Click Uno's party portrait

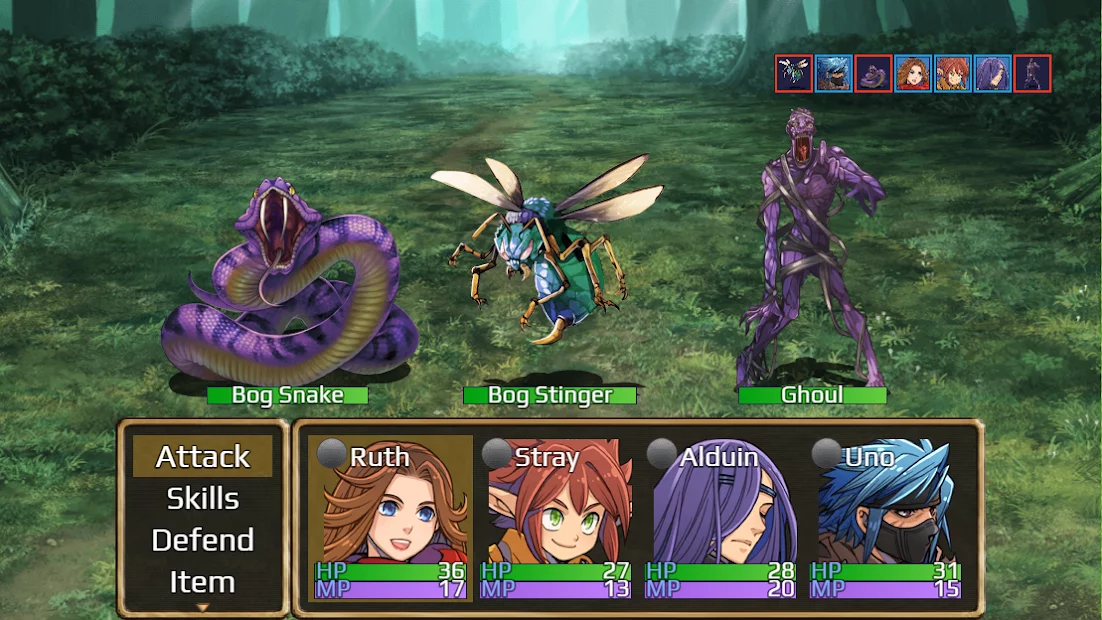tap(886, 517)
